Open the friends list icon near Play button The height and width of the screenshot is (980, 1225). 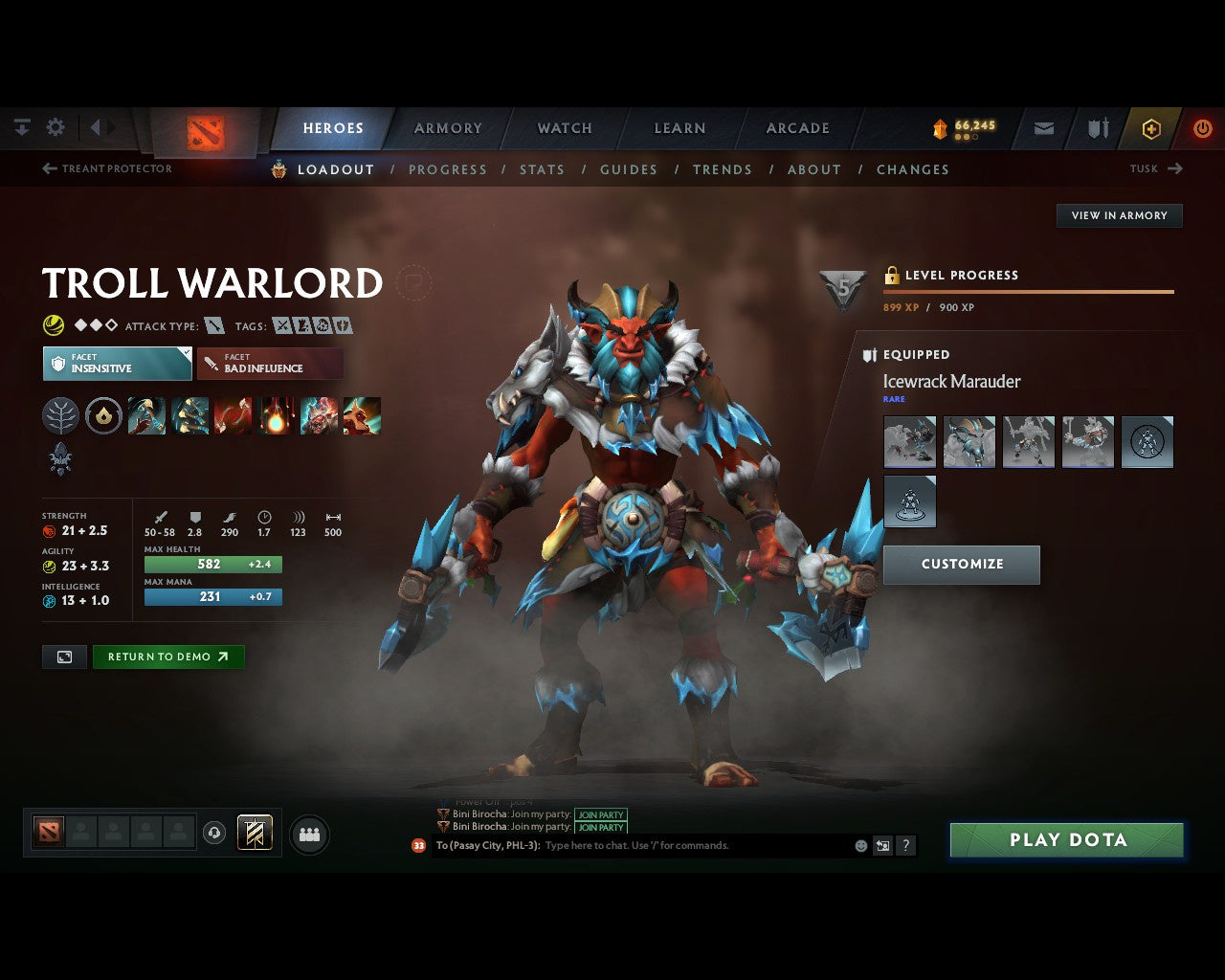point(308,835)
